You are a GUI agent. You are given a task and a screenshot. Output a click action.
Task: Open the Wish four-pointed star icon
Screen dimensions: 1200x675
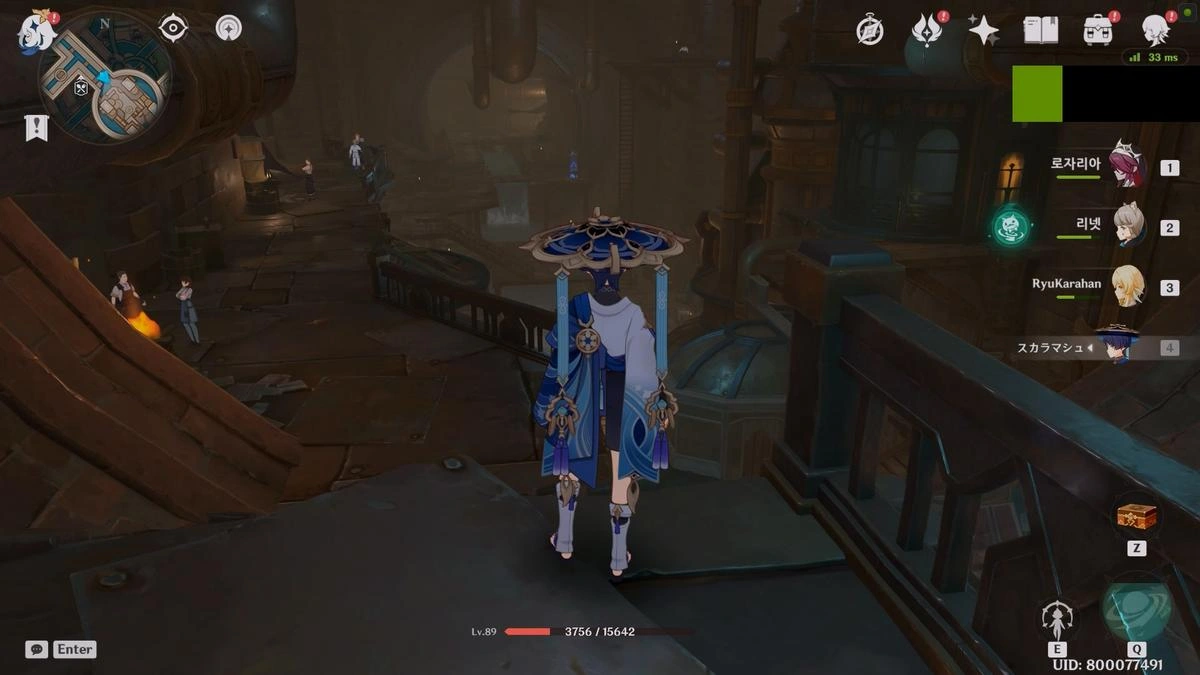coord(983,30)
